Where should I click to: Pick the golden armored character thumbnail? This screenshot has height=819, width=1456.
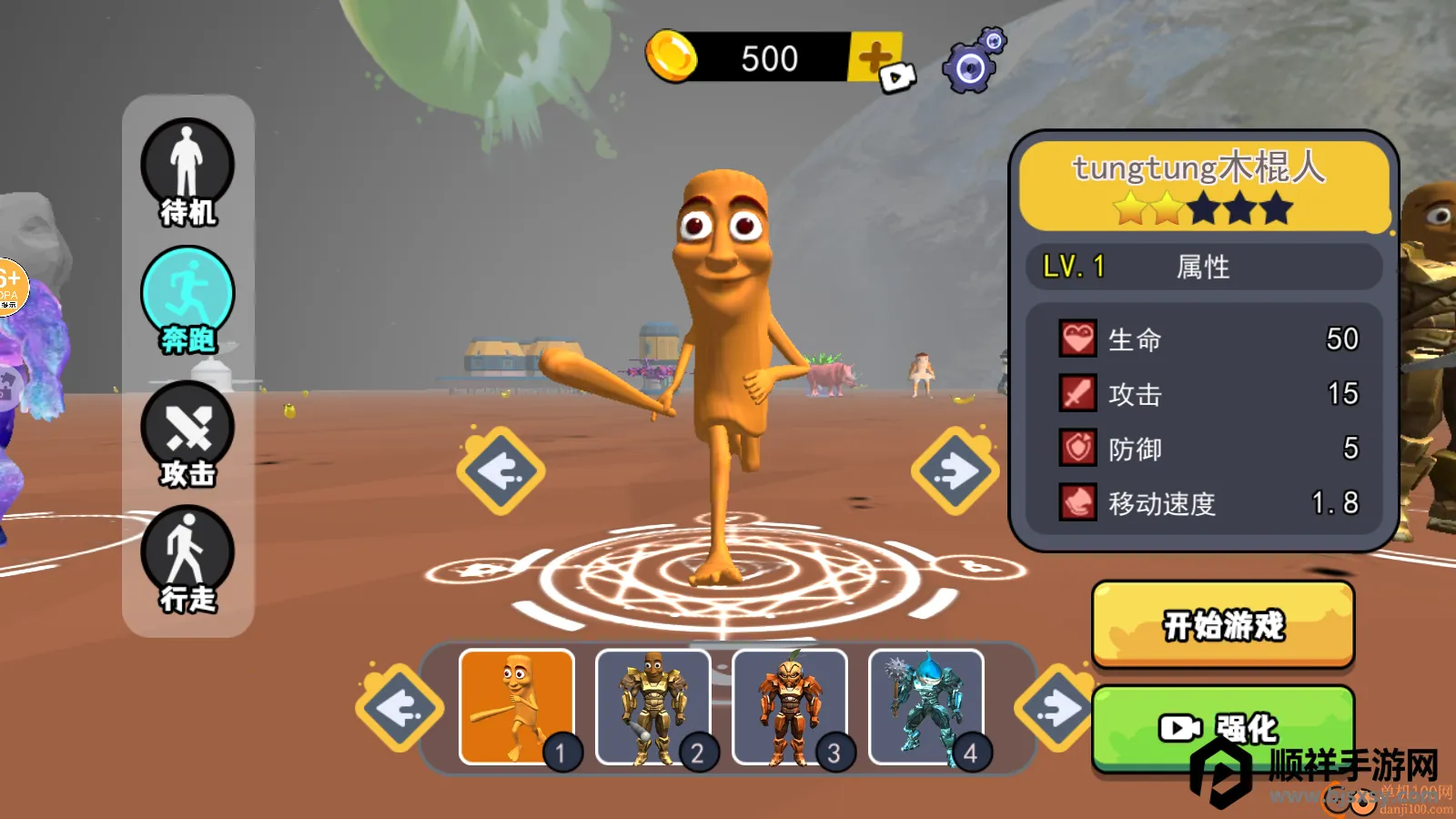pos(653,707)
